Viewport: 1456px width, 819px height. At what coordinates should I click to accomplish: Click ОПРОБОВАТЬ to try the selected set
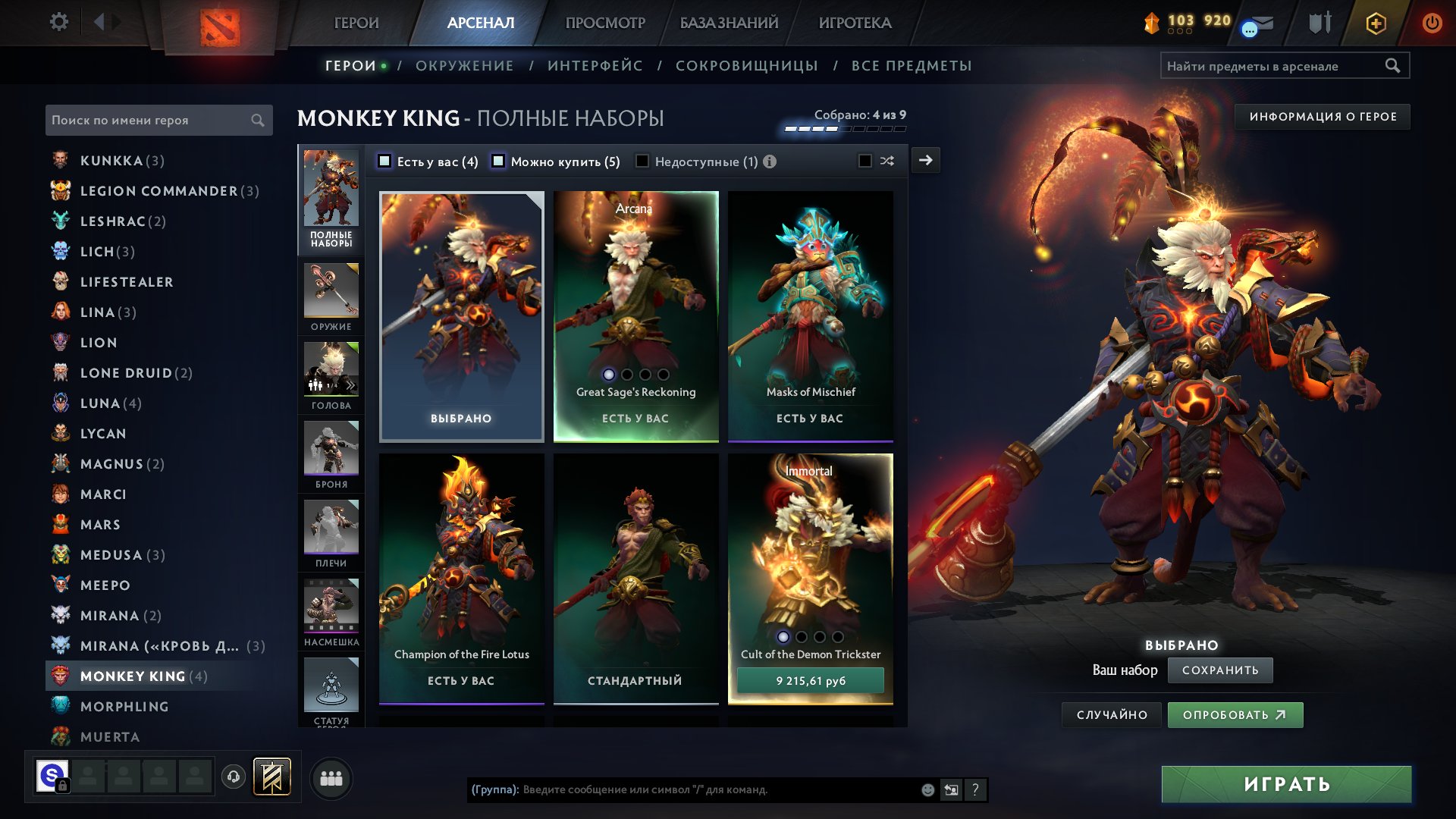click(1235, 714)
